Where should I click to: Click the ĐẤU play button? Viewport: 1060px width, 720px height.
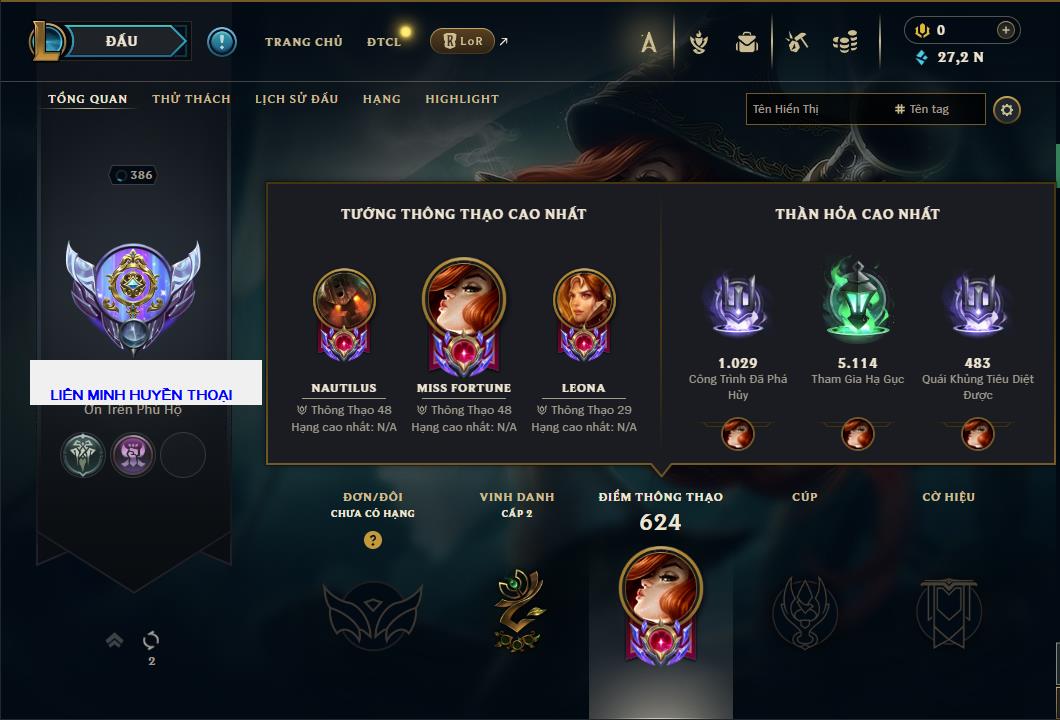[x=122, y=41]
